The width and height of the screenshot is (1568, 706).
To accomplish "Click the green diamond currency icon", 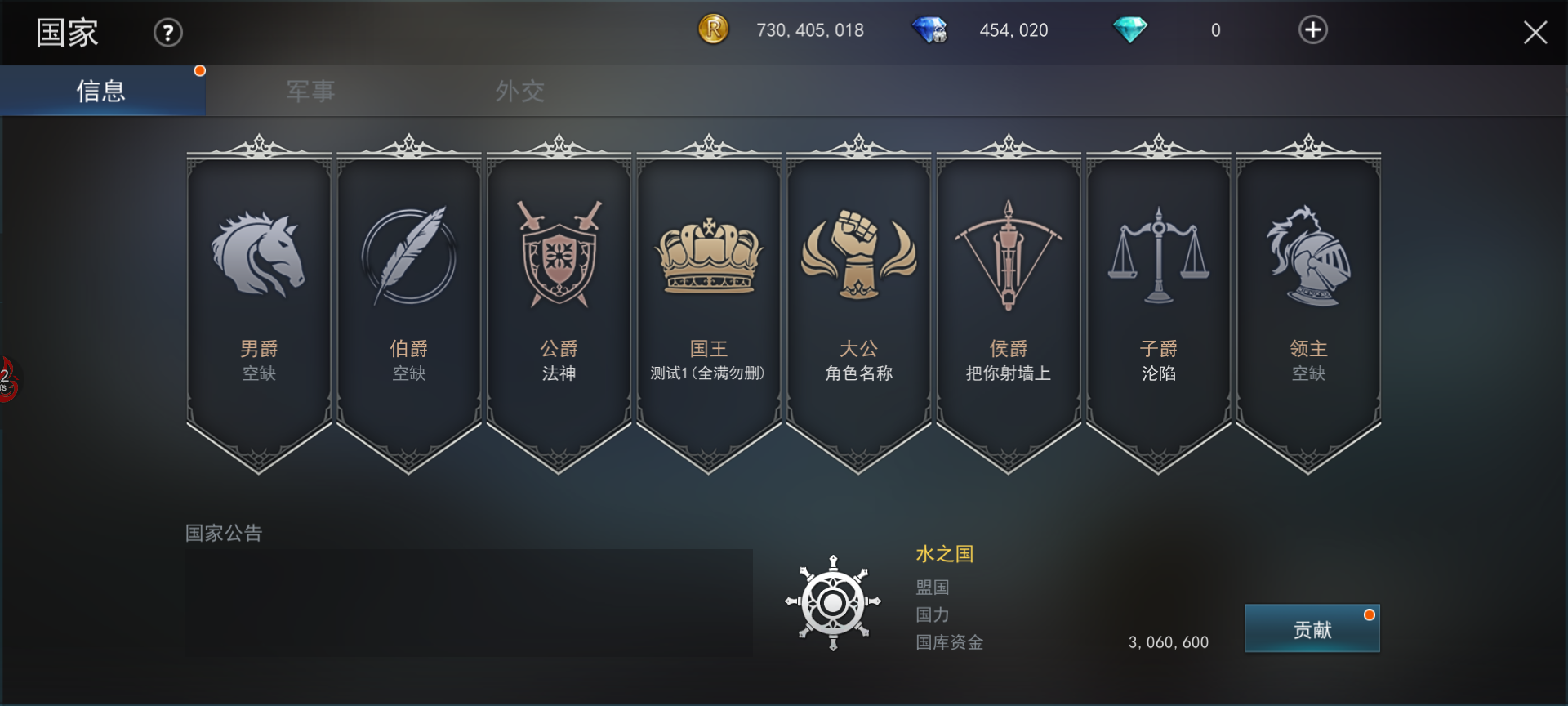I will tap(1131, 29).
